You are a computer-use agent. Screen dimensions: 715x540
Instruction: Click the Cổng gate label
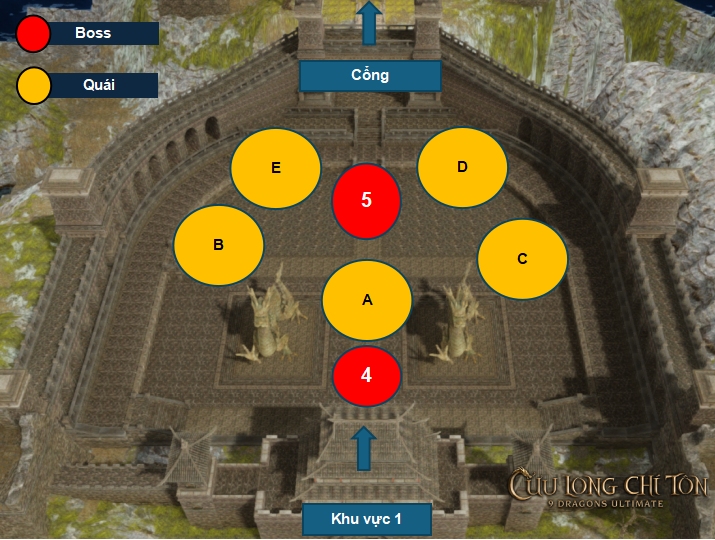pyautogui.click(x=370, y=76)
